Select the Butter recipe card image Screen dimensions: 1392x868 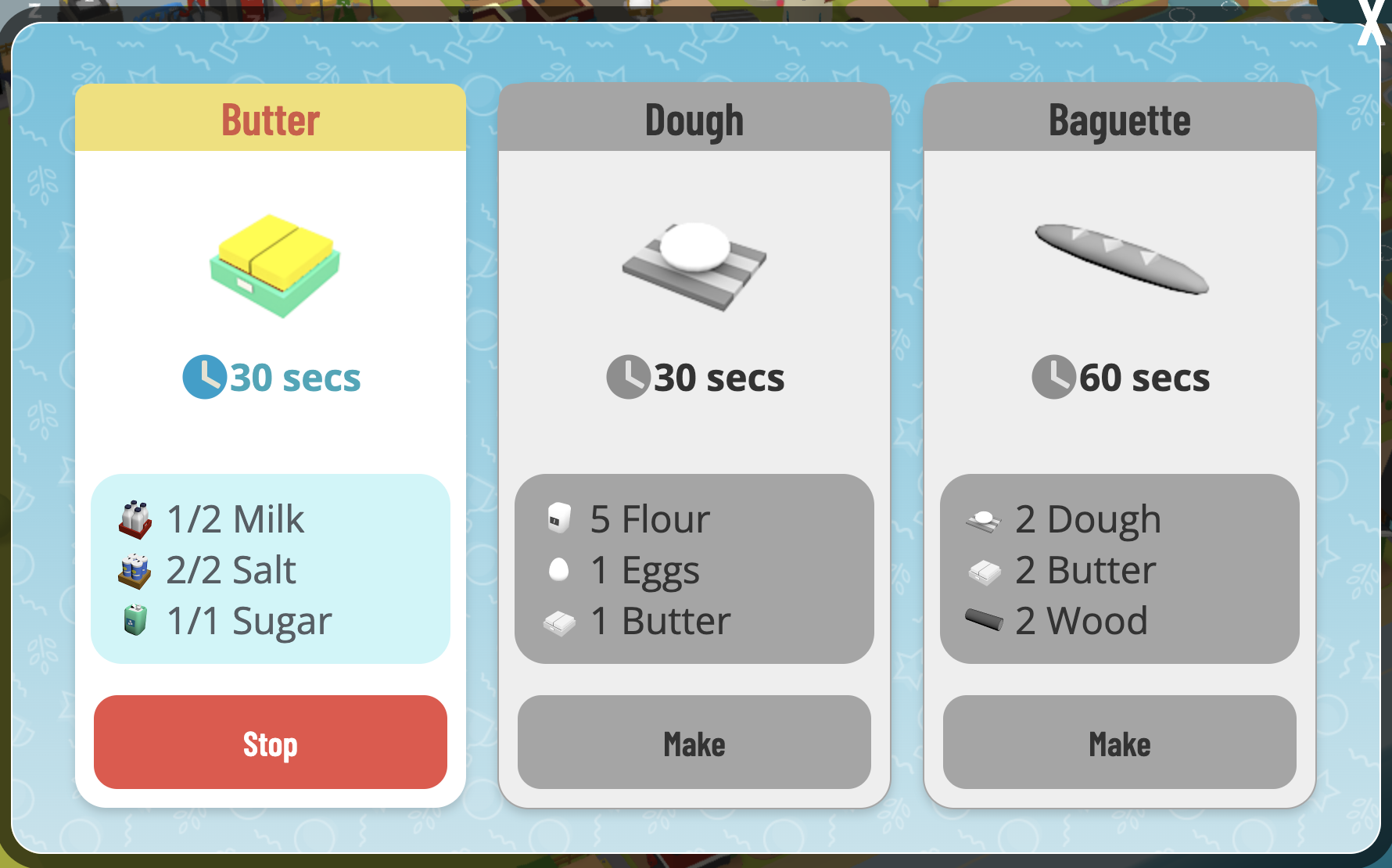[x=274, y=264]
